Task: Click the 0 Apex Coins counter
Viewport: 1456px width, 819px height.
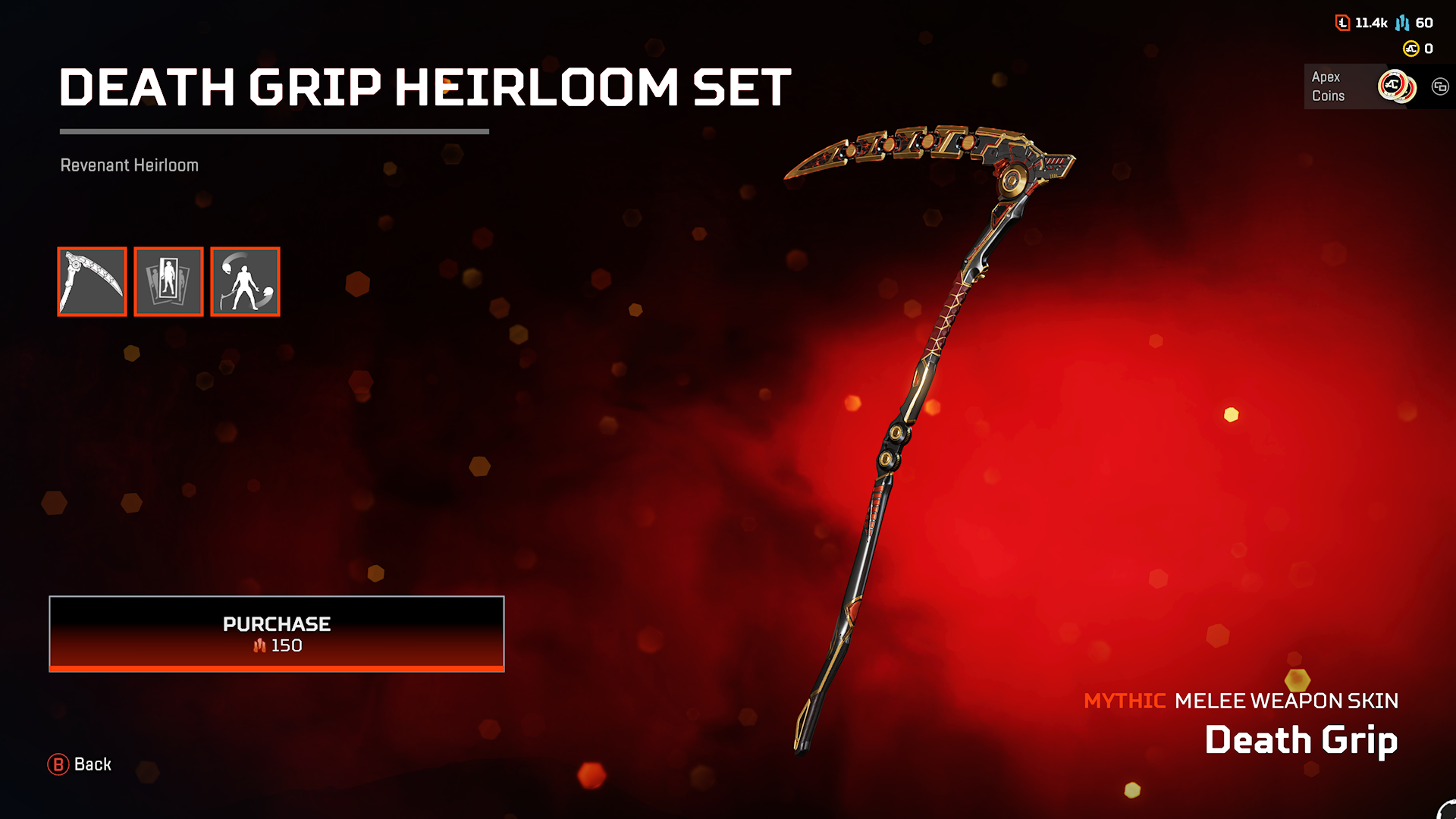Action: pyautogui.click(x=1426, y=49)
